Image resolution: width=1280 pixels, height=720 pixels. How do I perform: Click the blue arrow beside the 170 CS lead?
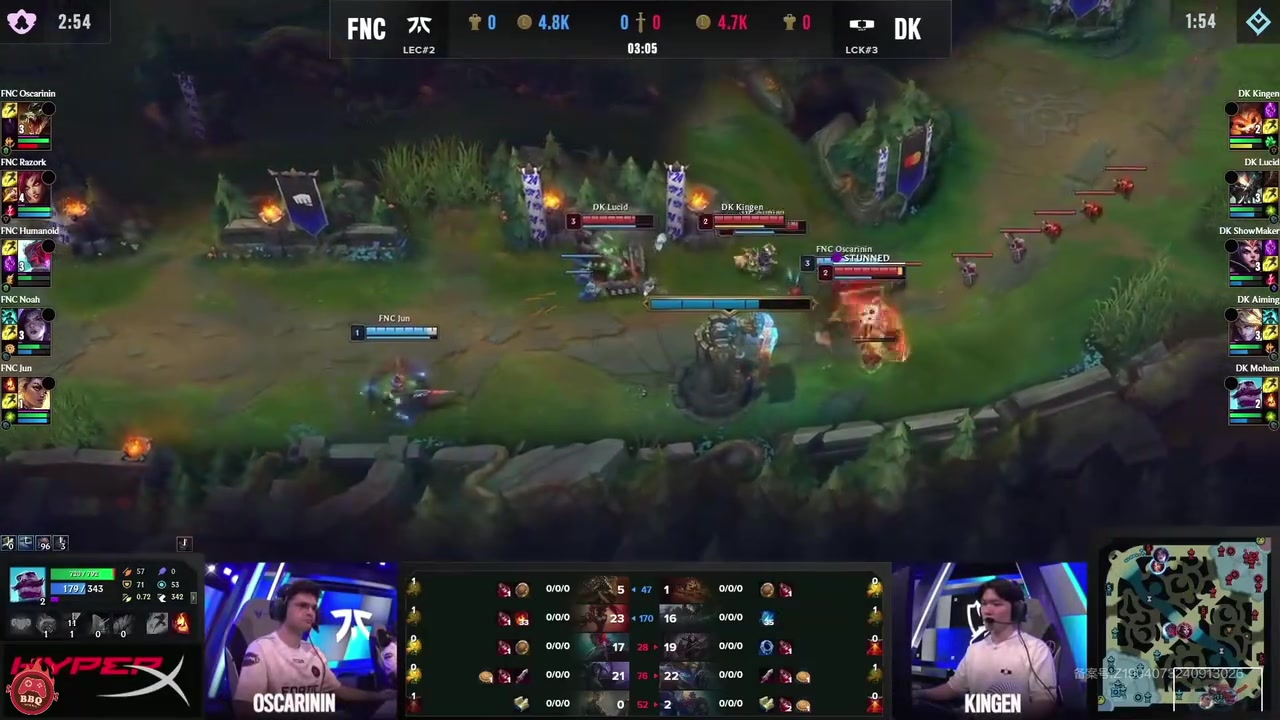633,617
